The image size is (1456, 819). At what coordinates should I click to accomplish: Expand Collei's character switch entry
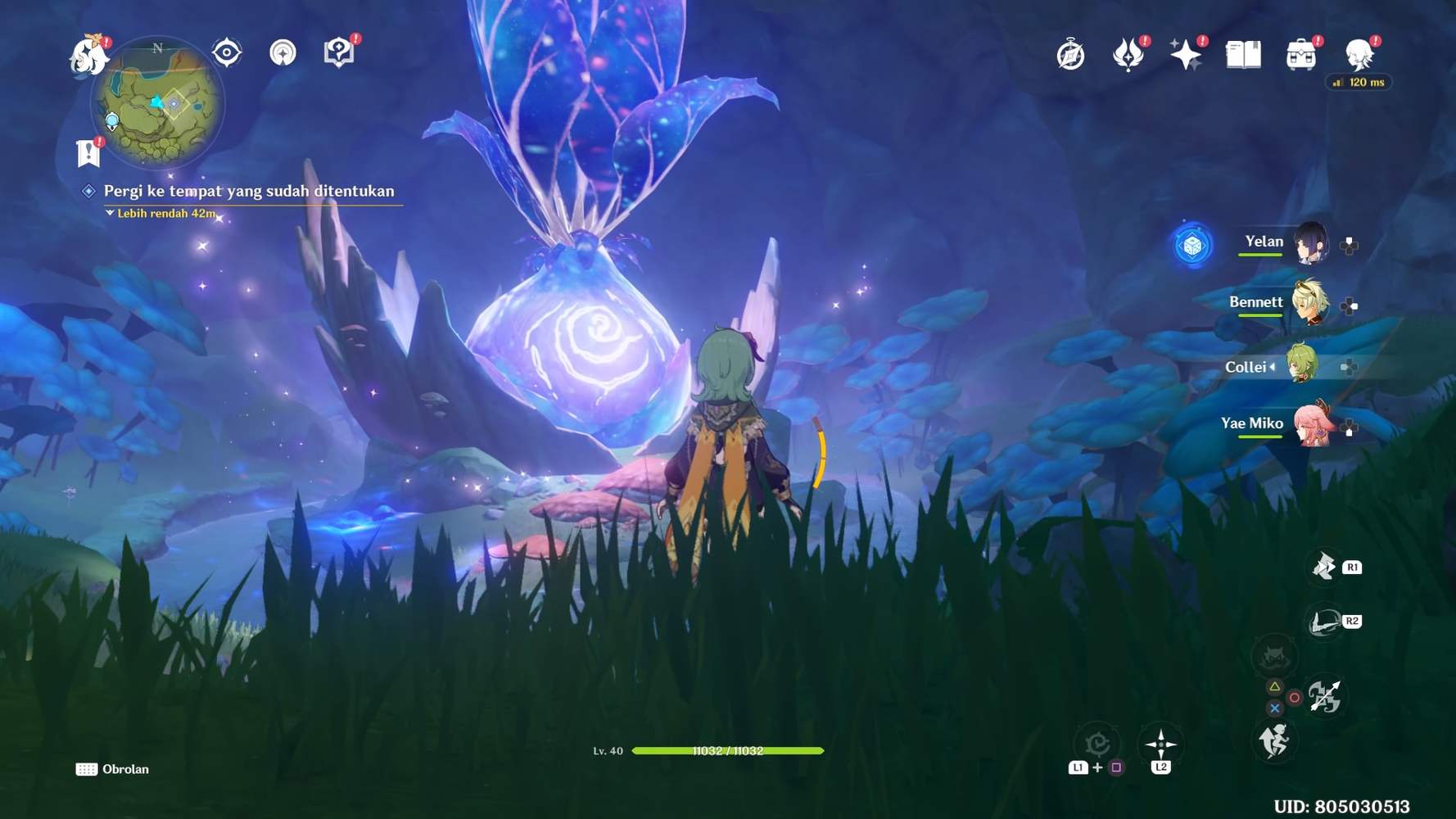(x=1272, y=367)
